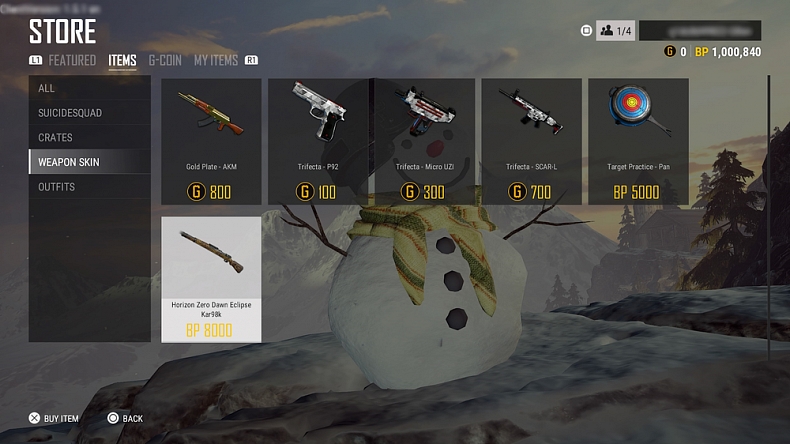The image size is (790, 444).
Task: Choose the SuicideSquad category
Action: (89, 113)
